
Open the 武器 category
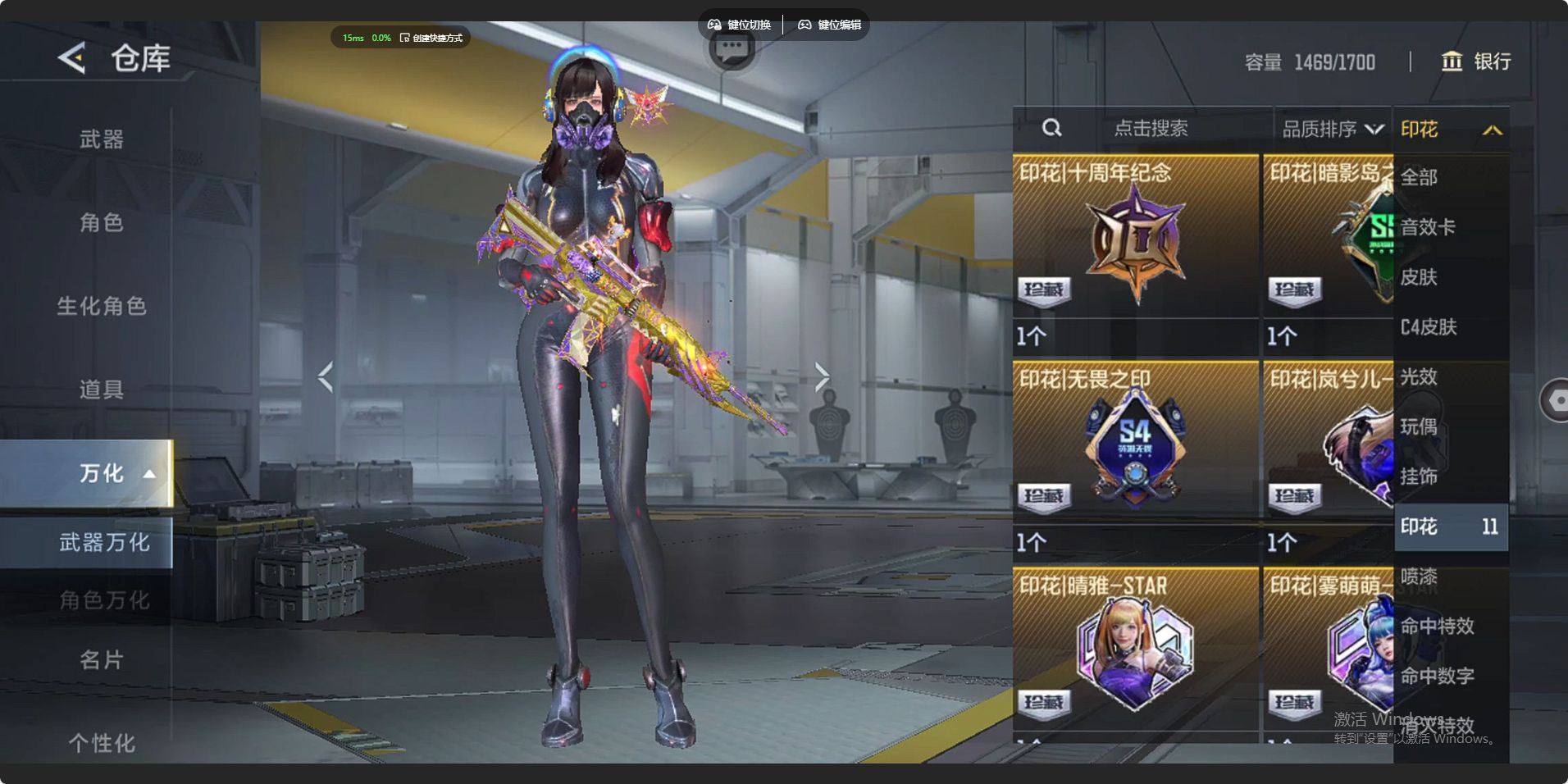[102, 139]
